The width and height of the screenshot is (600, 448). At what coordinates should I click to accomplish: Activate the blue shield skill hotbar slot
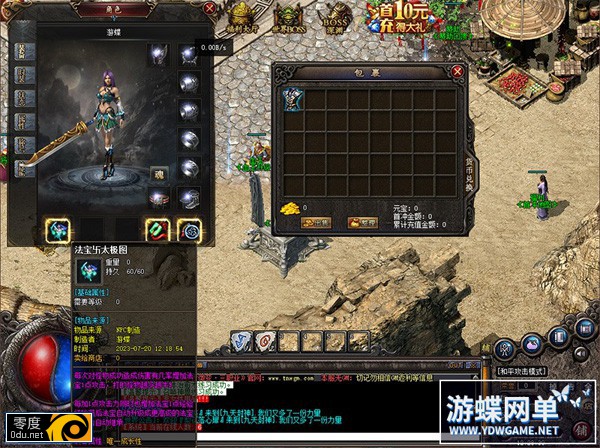(240, 340)
